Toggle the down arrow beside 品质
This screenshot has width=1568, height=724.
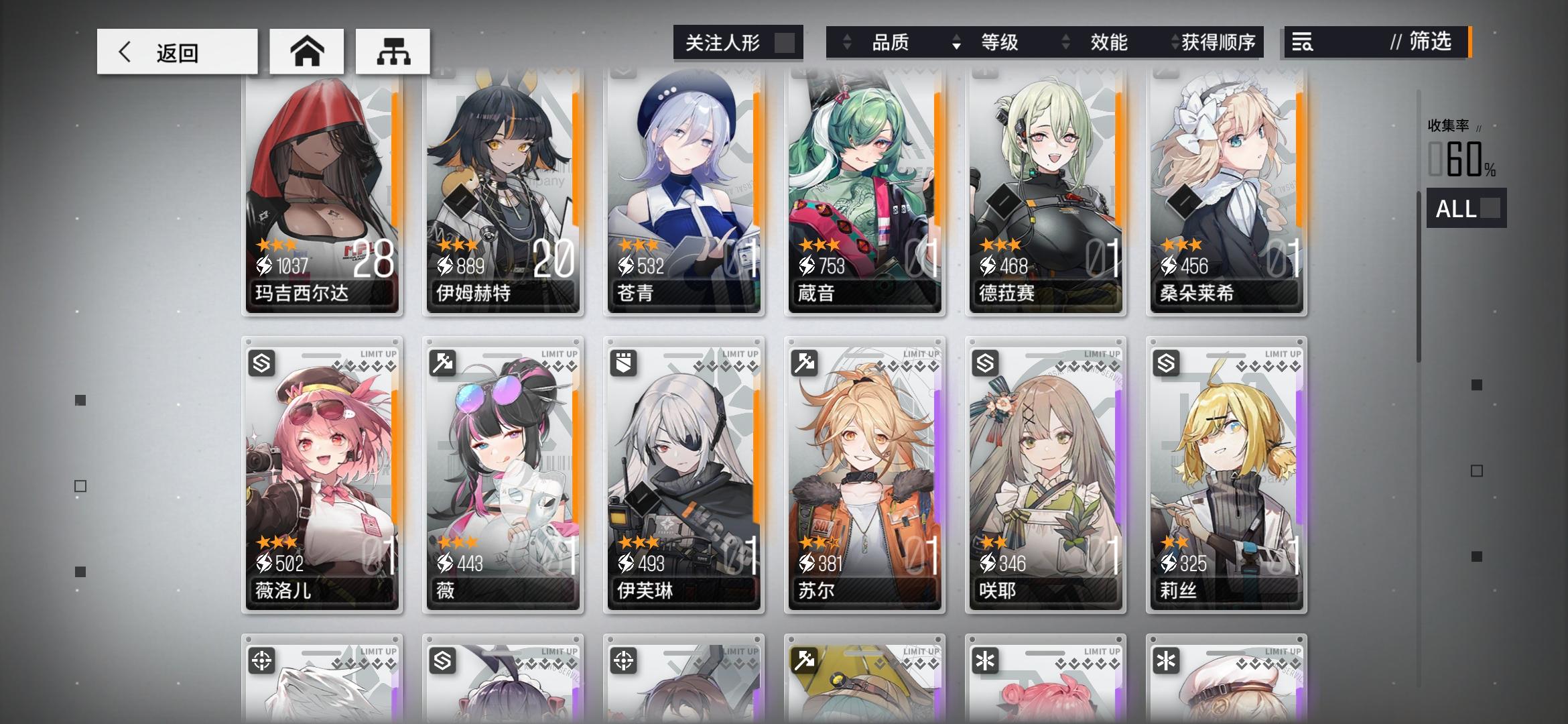pos(955,45)
